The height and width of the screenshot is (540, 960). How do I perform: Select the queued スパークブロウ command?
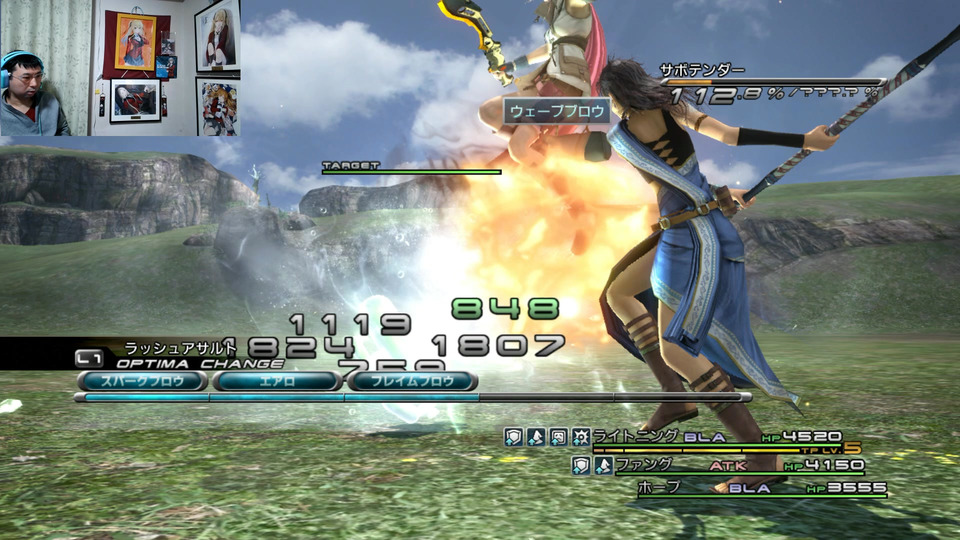pyautogui.click(x=143, y=381)
